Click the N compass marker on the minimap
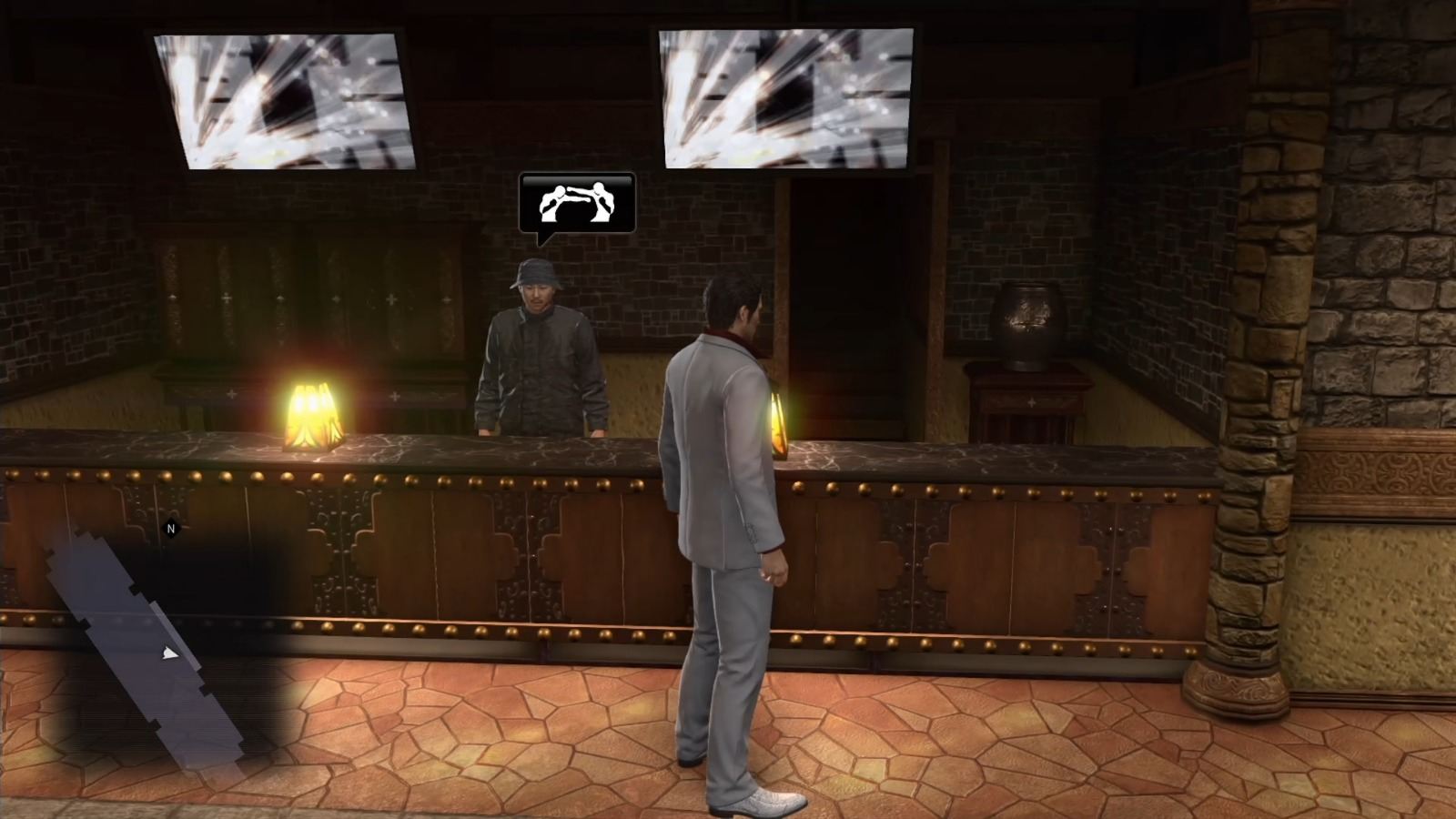The image size is (1456, 819). pos(169,526)
